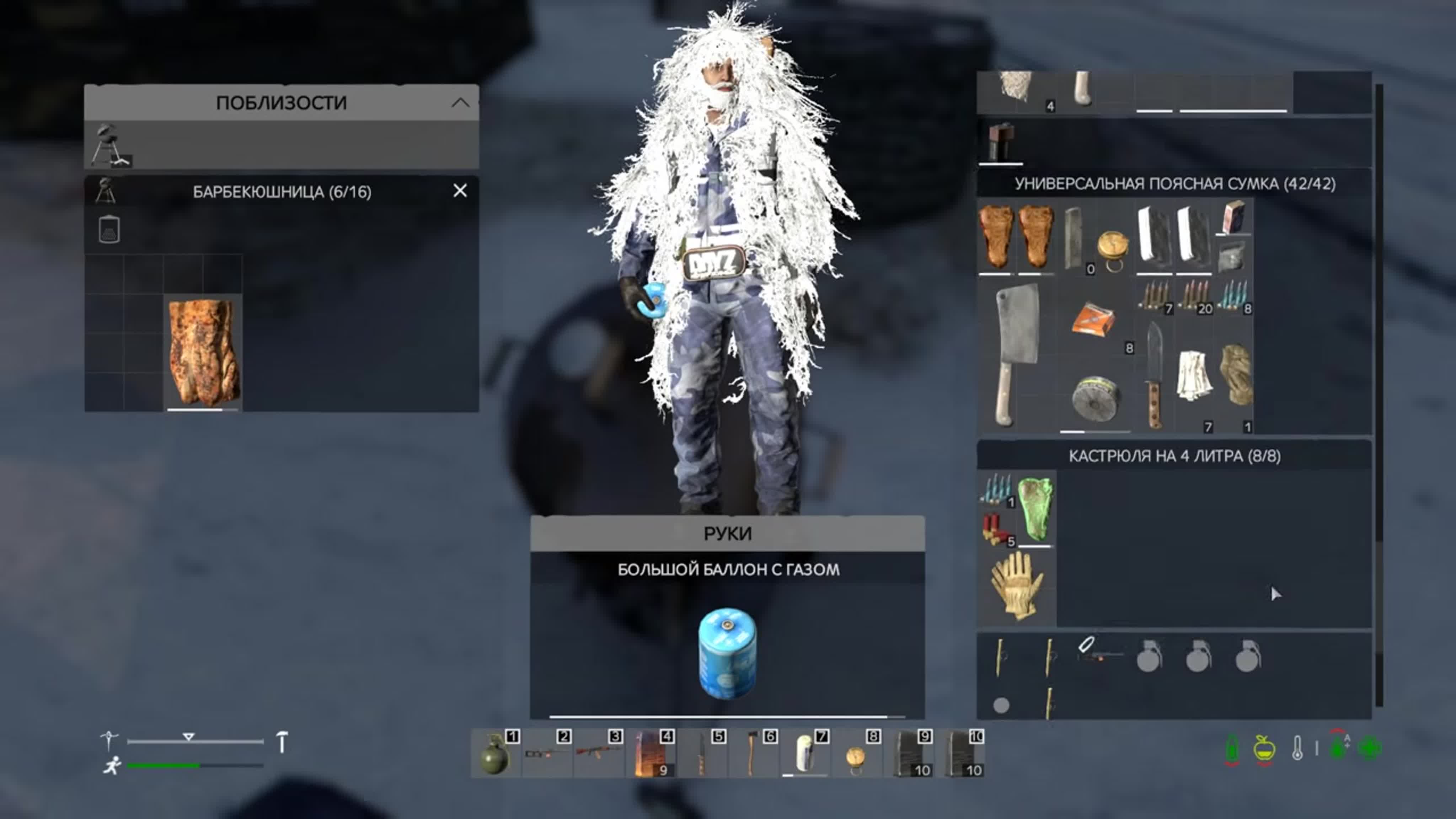Select the red shotgun shells in the pot
This screenshot has width=1456, height=819.
(996, 529)
